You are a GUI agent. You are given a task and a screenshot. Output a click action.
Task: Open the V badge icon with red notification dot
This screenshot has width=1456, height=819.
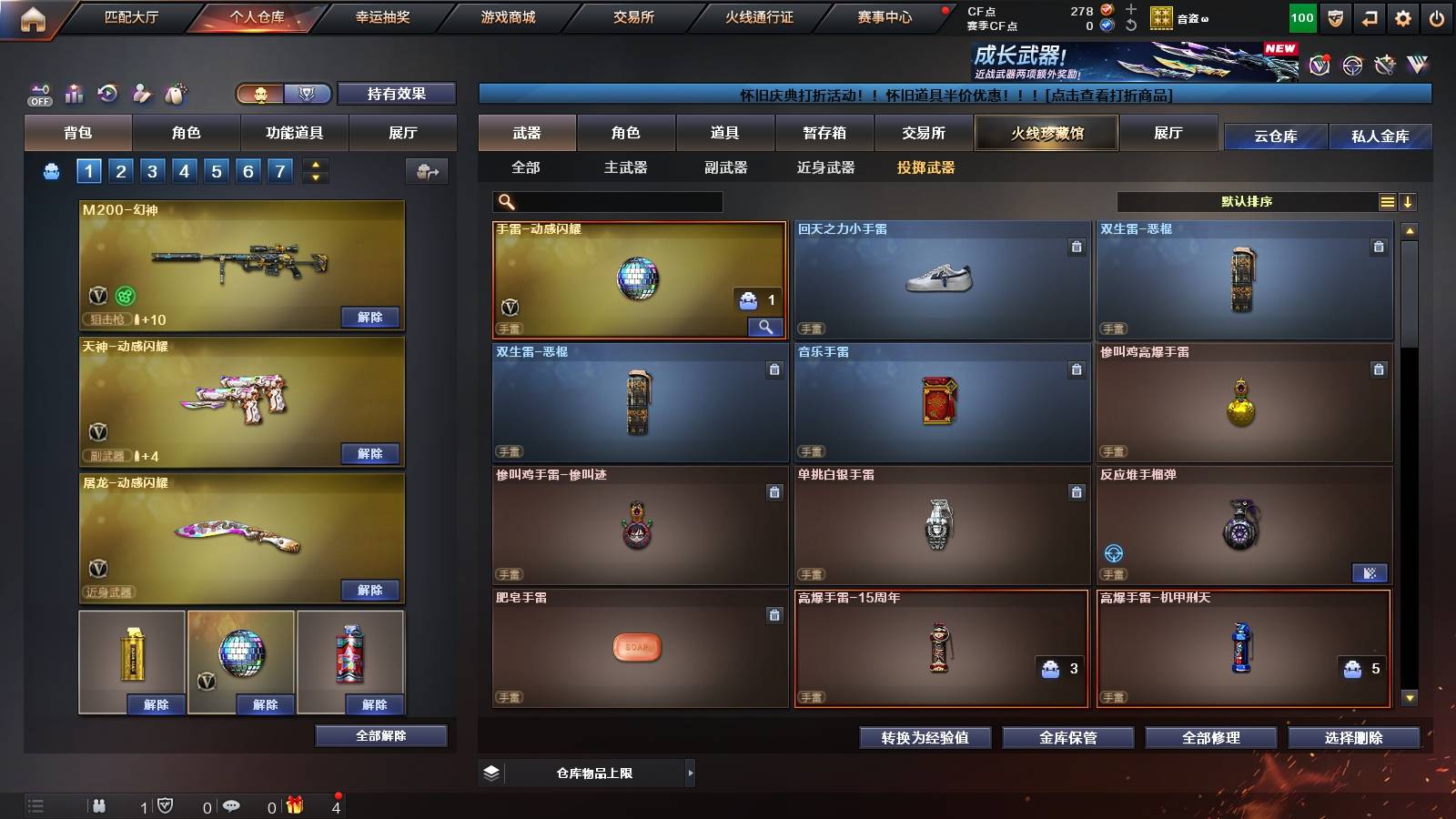point(1319,66)
